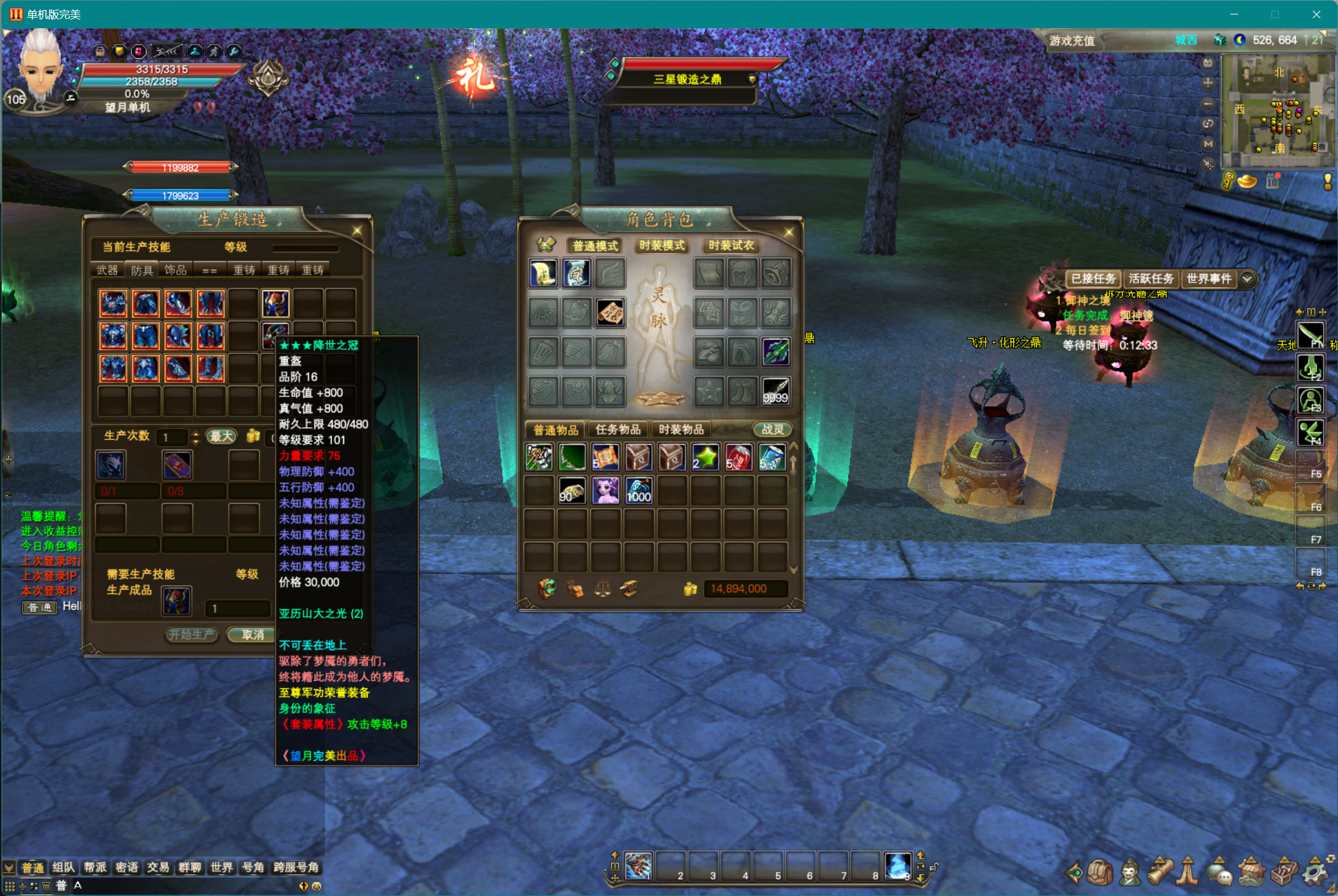Close the 生产锻造 crafting window
The height and width of the screenshot is (896, 1338).
pyautogui.click(x=357, y=231)
